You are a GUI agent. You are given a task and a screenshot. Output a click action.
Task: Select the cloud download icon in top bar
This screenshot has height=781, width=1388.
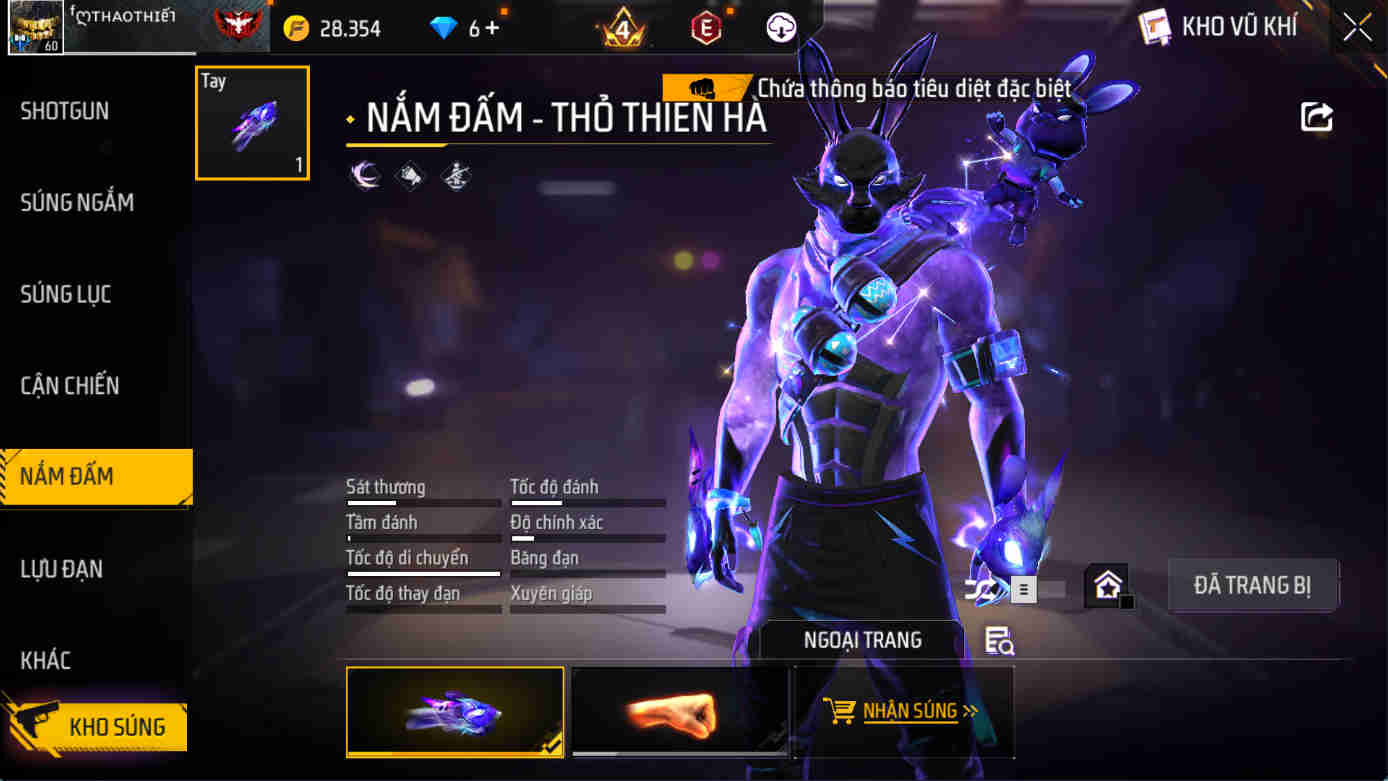coord(779,27)
